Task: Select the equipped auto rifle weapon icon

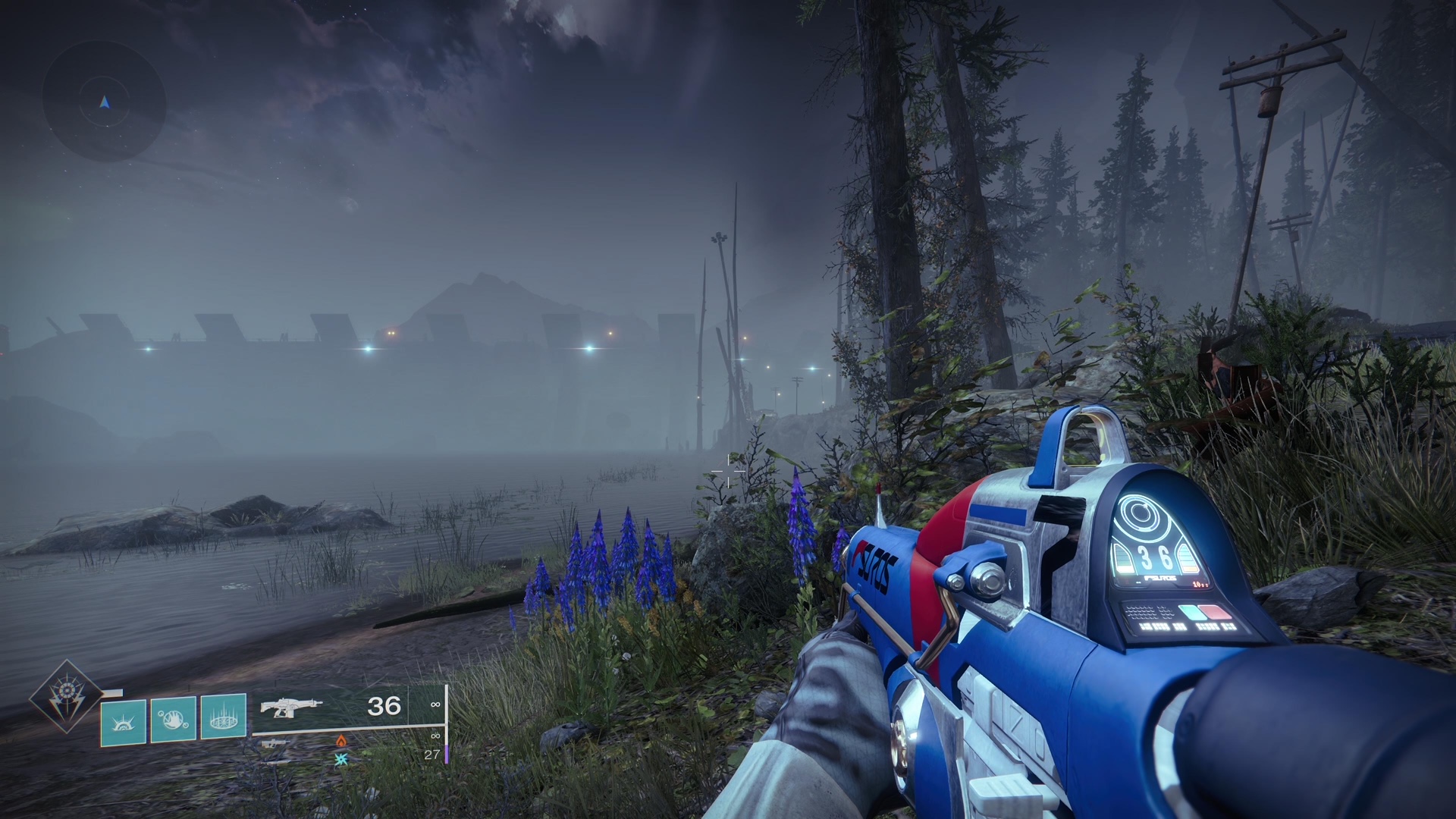Action: coord(290,707)
